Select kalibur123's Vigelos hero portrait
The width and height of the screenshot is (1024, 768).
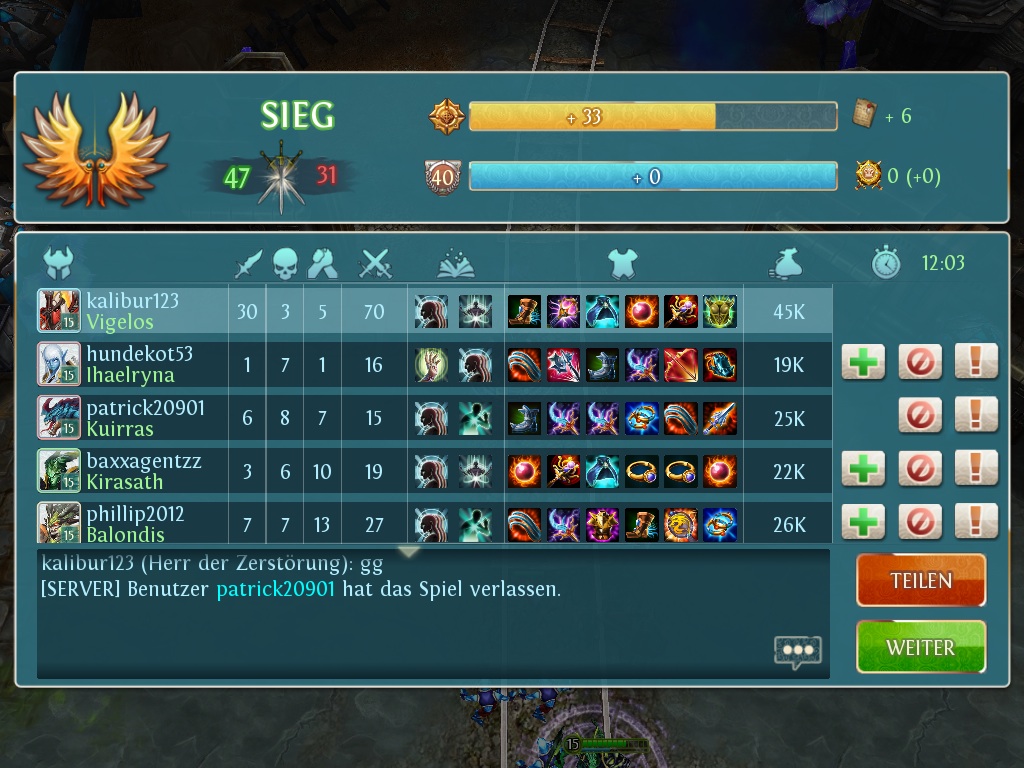pyautogui.click(x=59, y=311)
